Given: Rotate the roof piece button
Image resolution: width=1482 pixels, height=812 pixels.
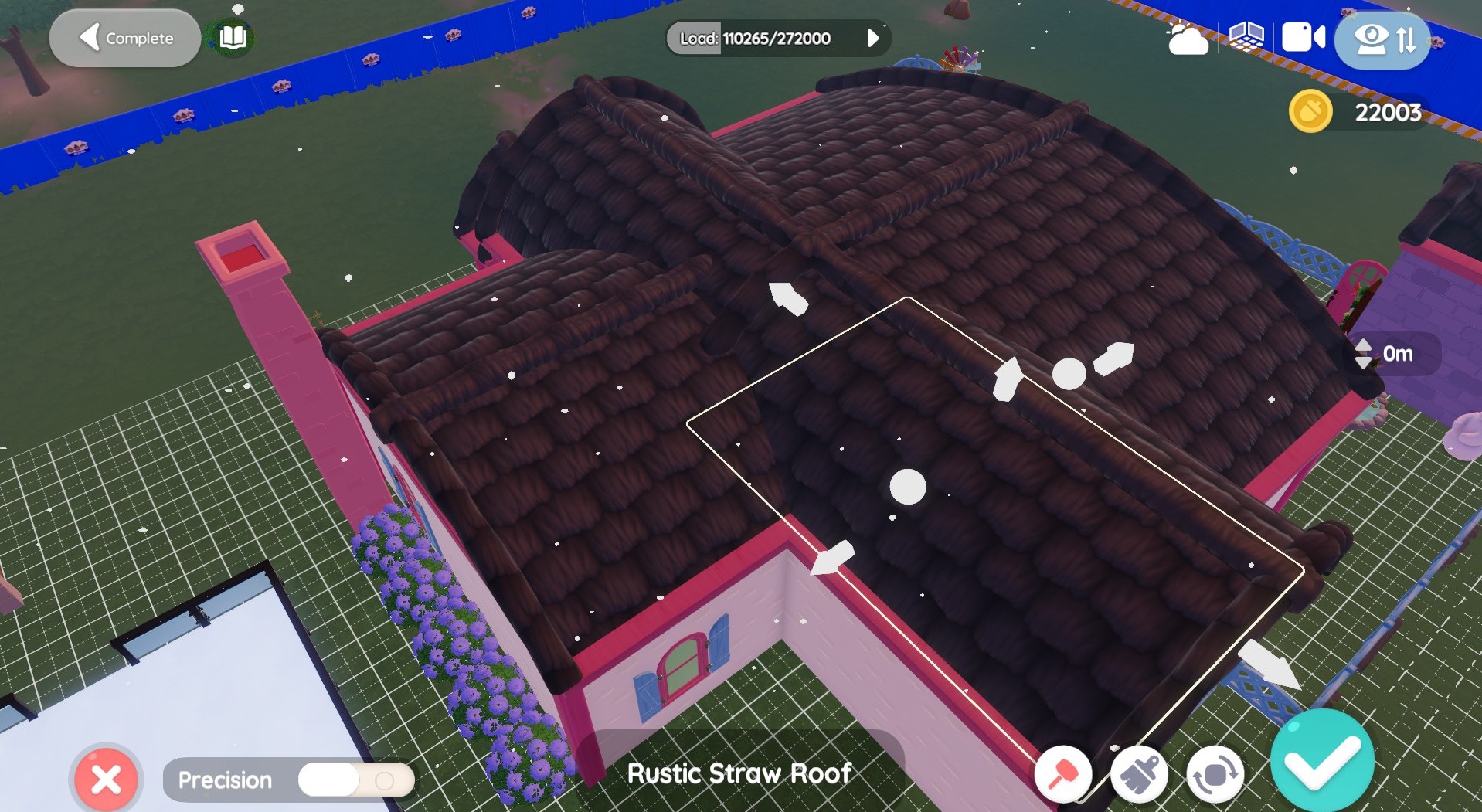Looking at the screenshot, I should (x=1215, y=775).
